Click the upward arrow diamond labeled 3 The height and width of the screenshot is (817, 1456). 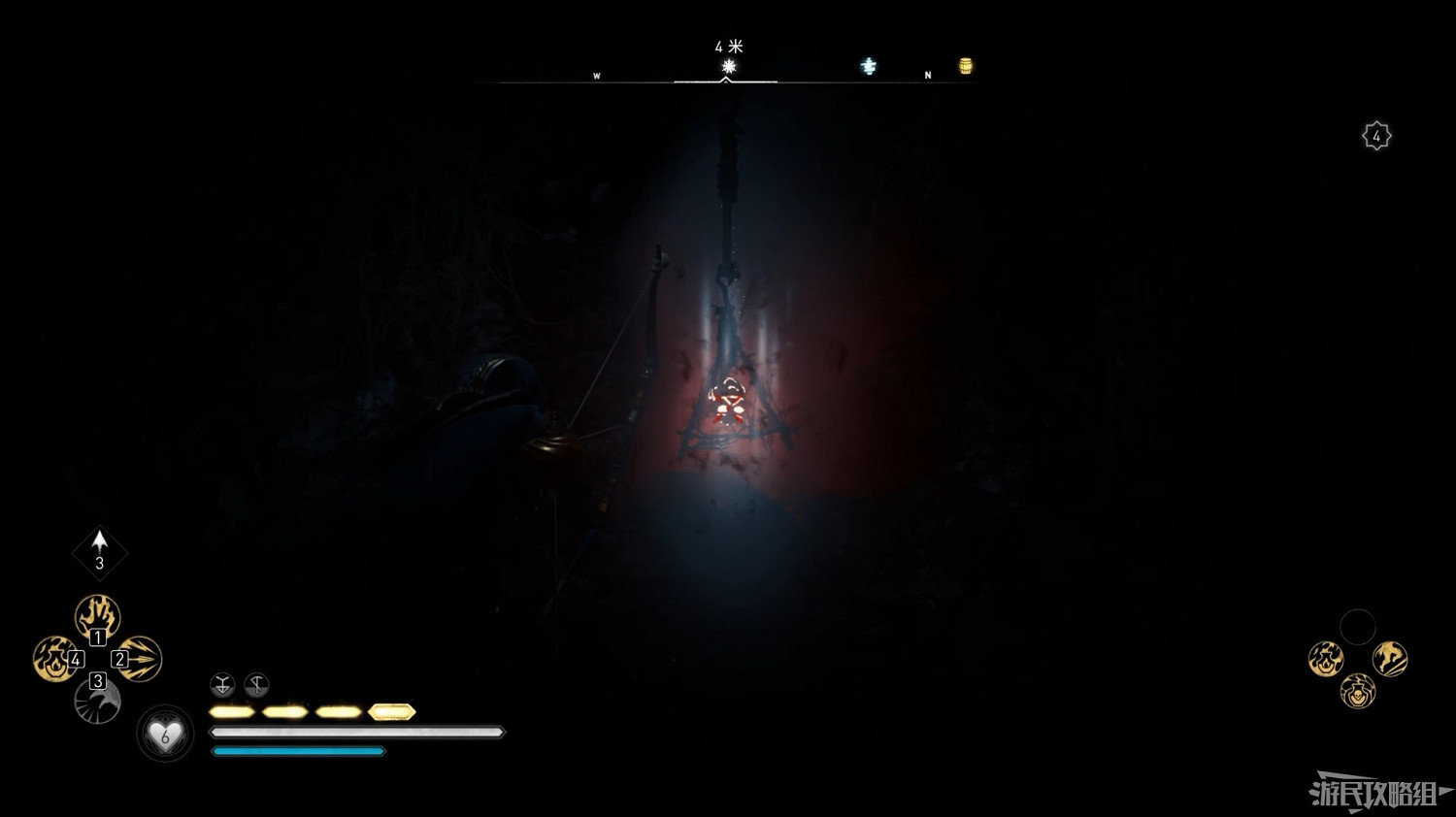coord(98,551)
